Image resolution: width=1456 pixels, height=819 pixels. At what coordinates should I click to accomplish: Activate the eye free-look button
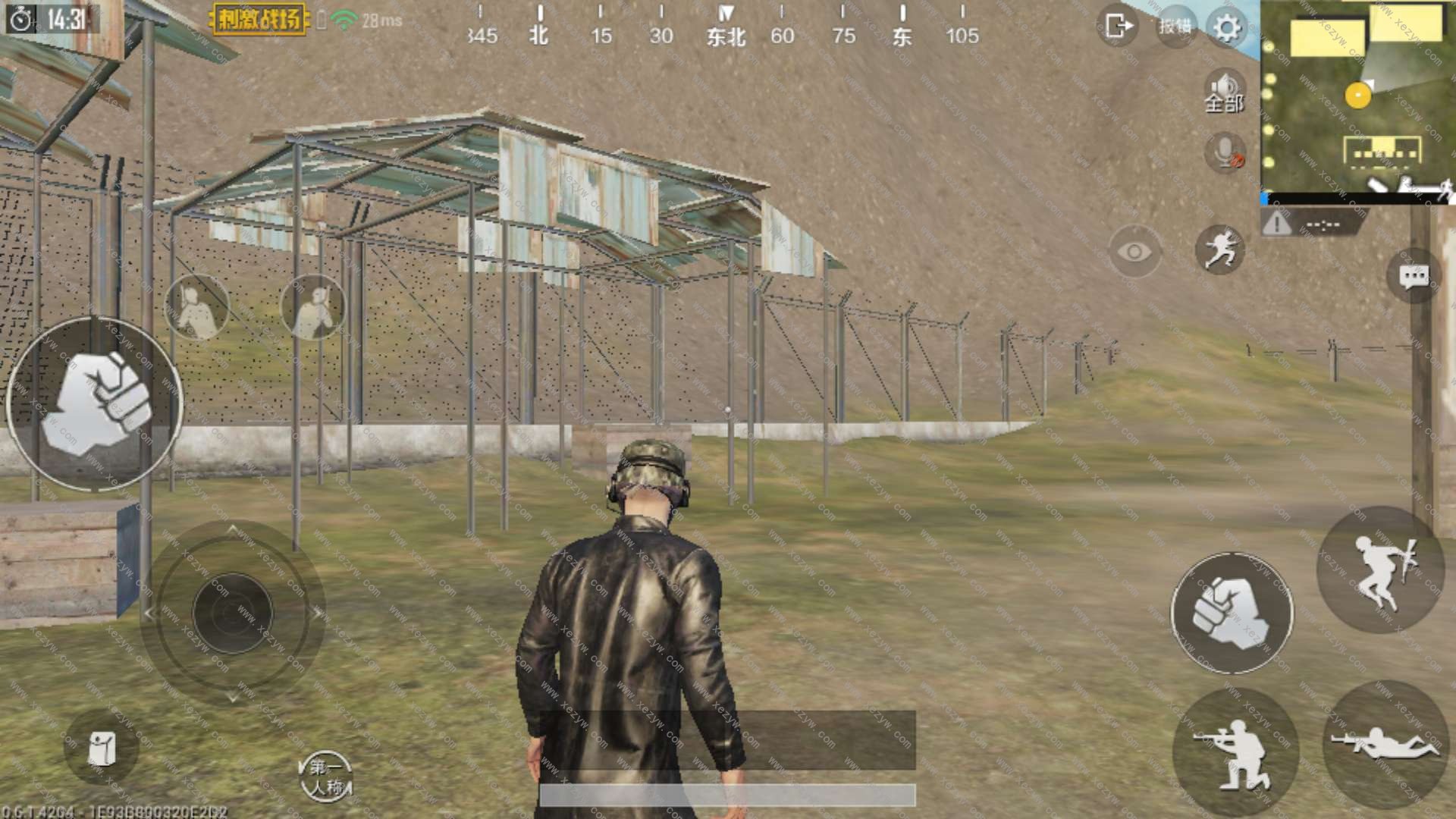coord(1134,252)
